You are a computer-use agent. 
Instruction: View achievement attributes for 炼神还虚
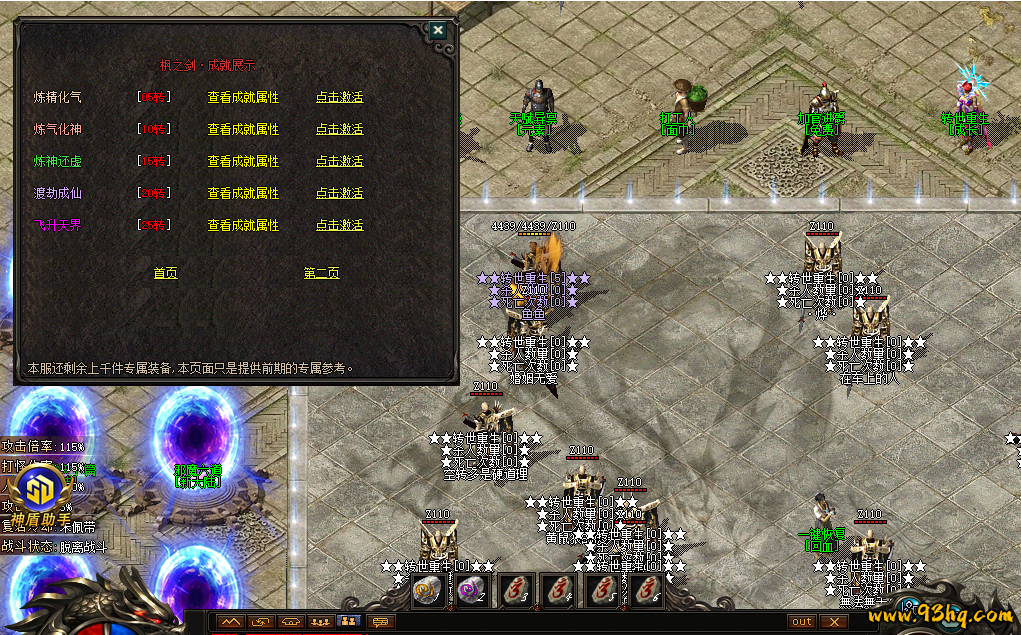pos(243,162)
